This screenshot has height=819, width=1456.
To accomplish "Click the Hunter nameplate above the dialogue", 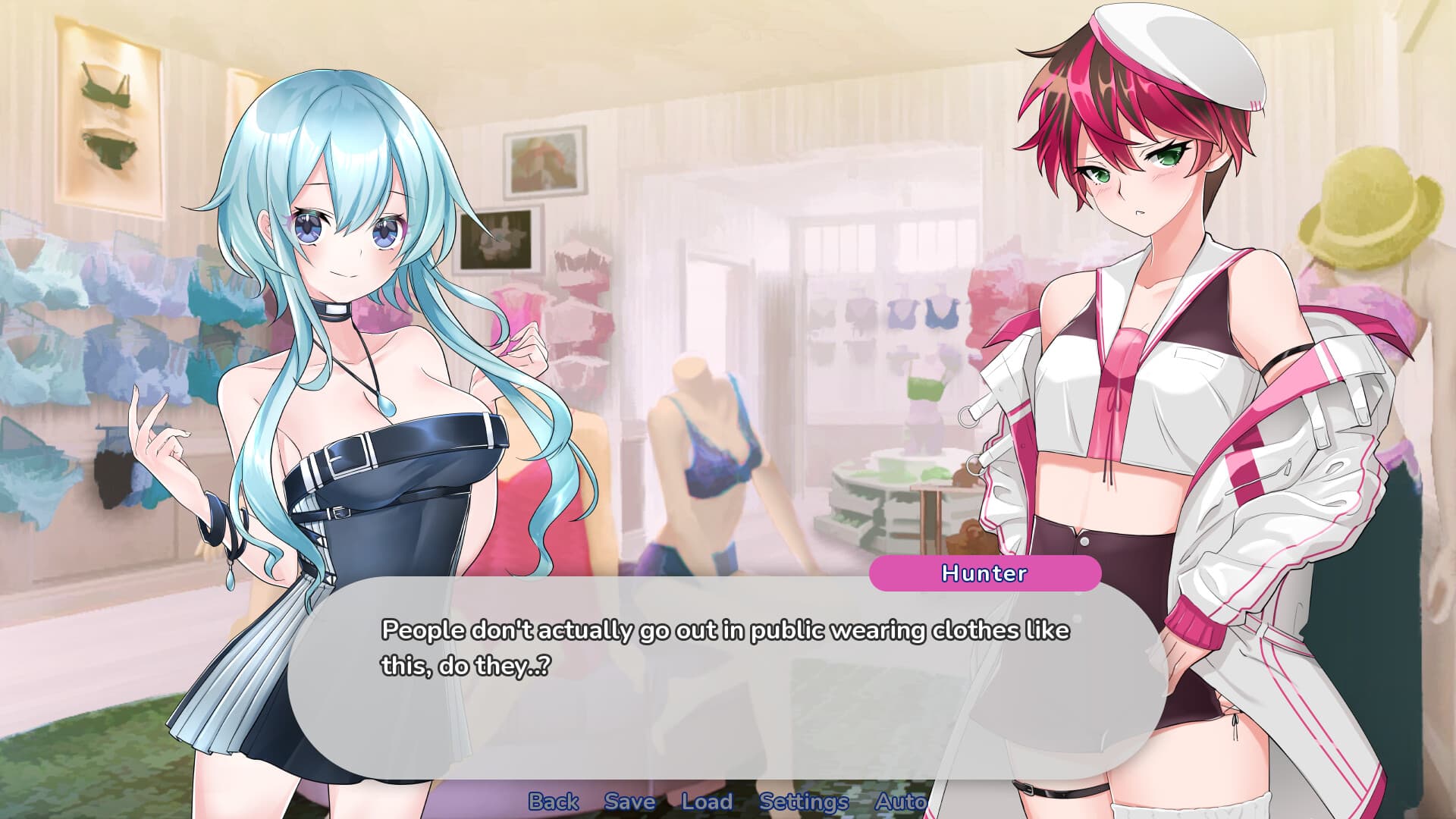I will [x=984, y=574].
